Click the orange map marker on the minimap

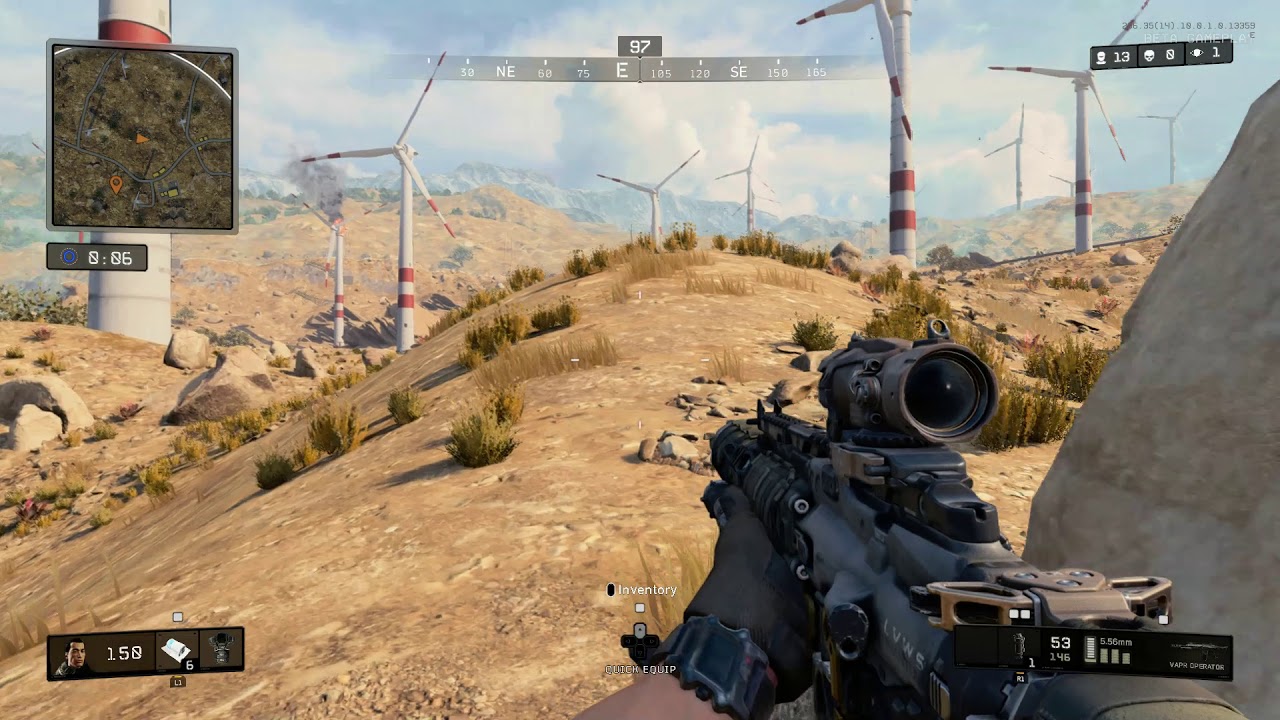pos(116,184)
